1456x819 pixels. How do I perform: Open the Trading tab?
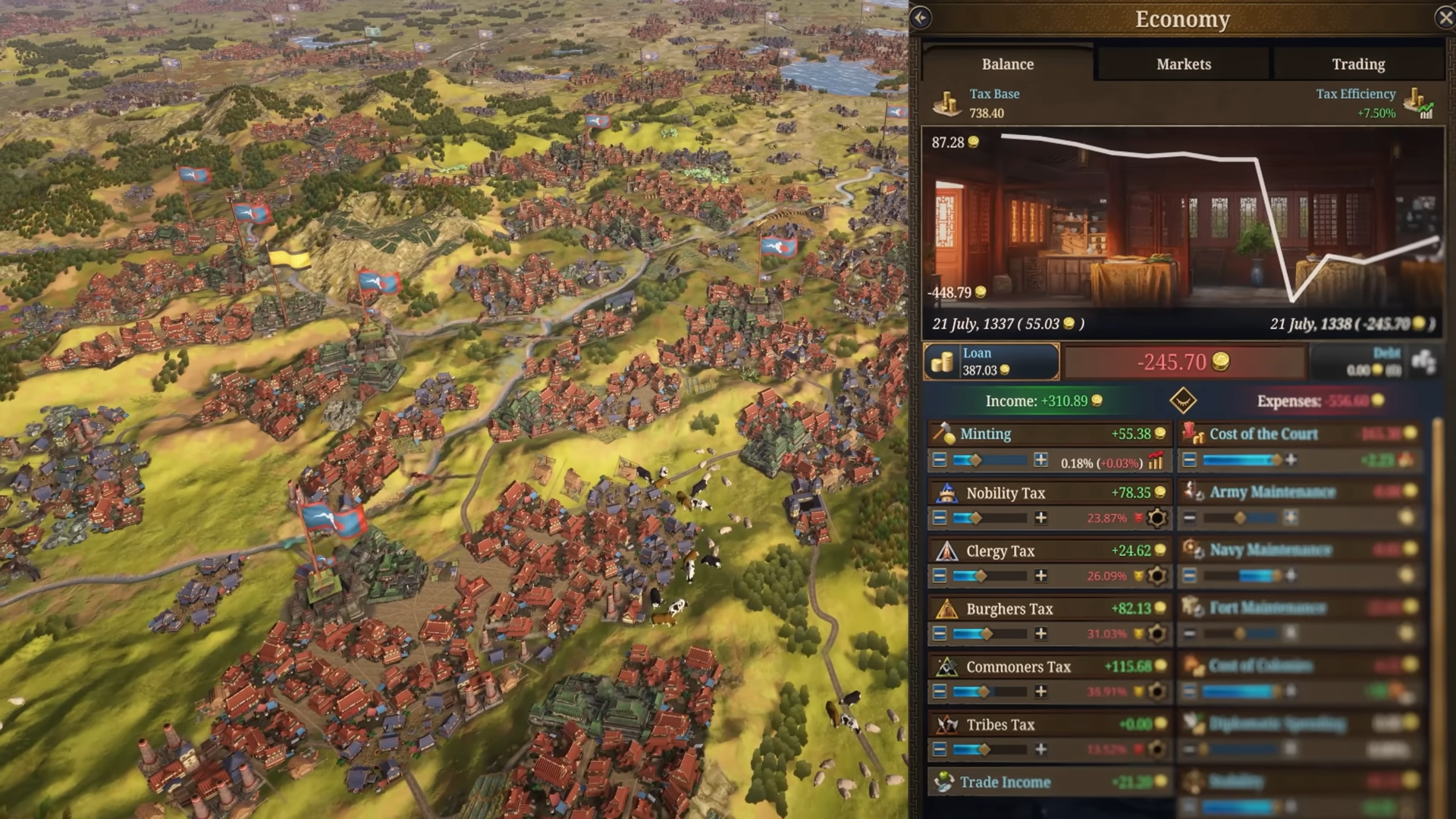tap(1357, 64)
